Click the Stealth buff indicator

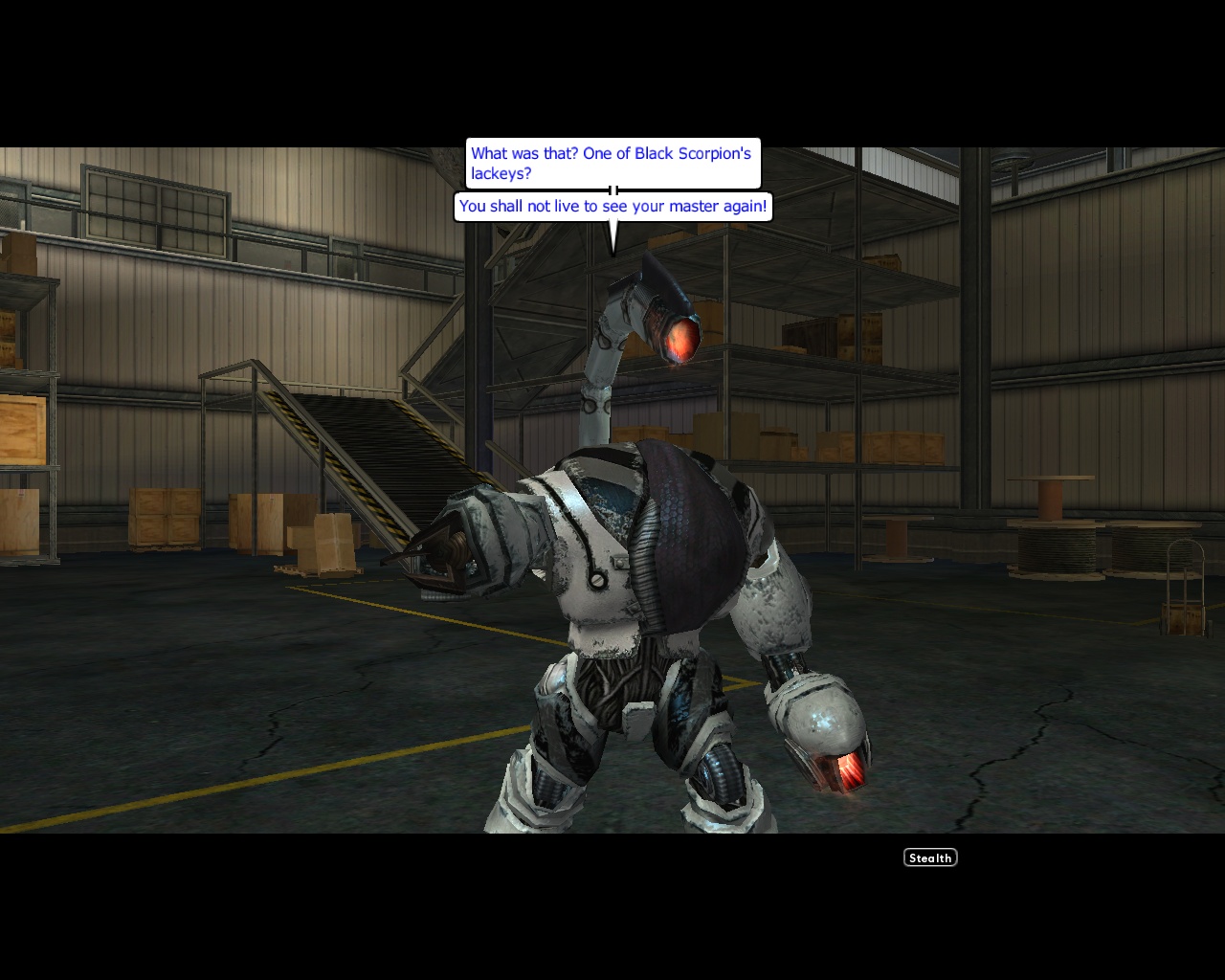929,857
